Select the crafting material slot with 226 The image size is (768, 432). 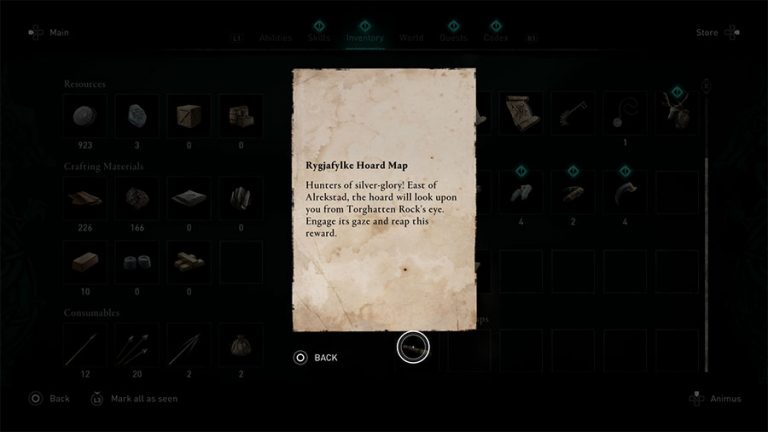[x=85, y=198]
